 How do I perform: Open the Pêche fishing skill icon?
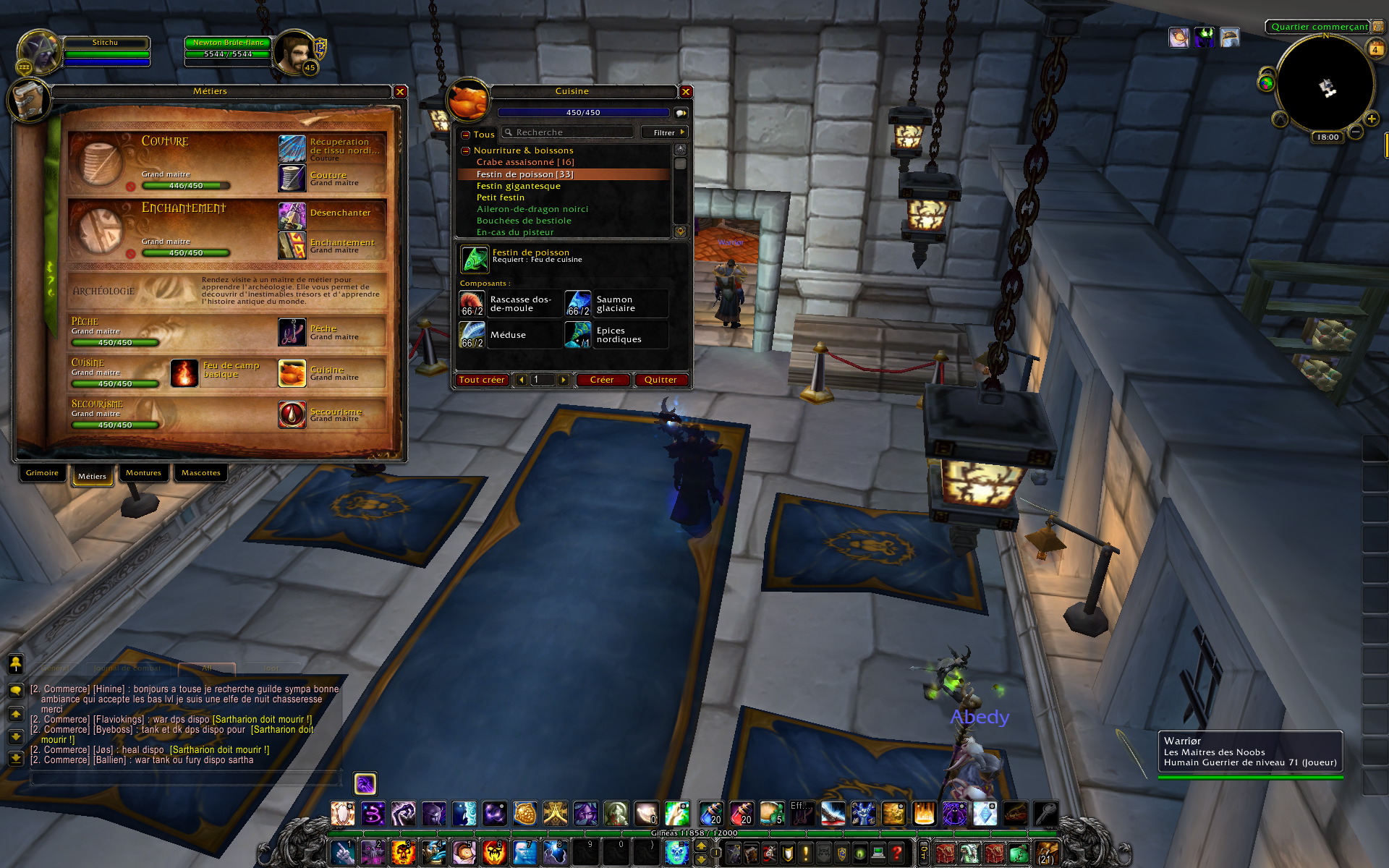coord(292,332)
